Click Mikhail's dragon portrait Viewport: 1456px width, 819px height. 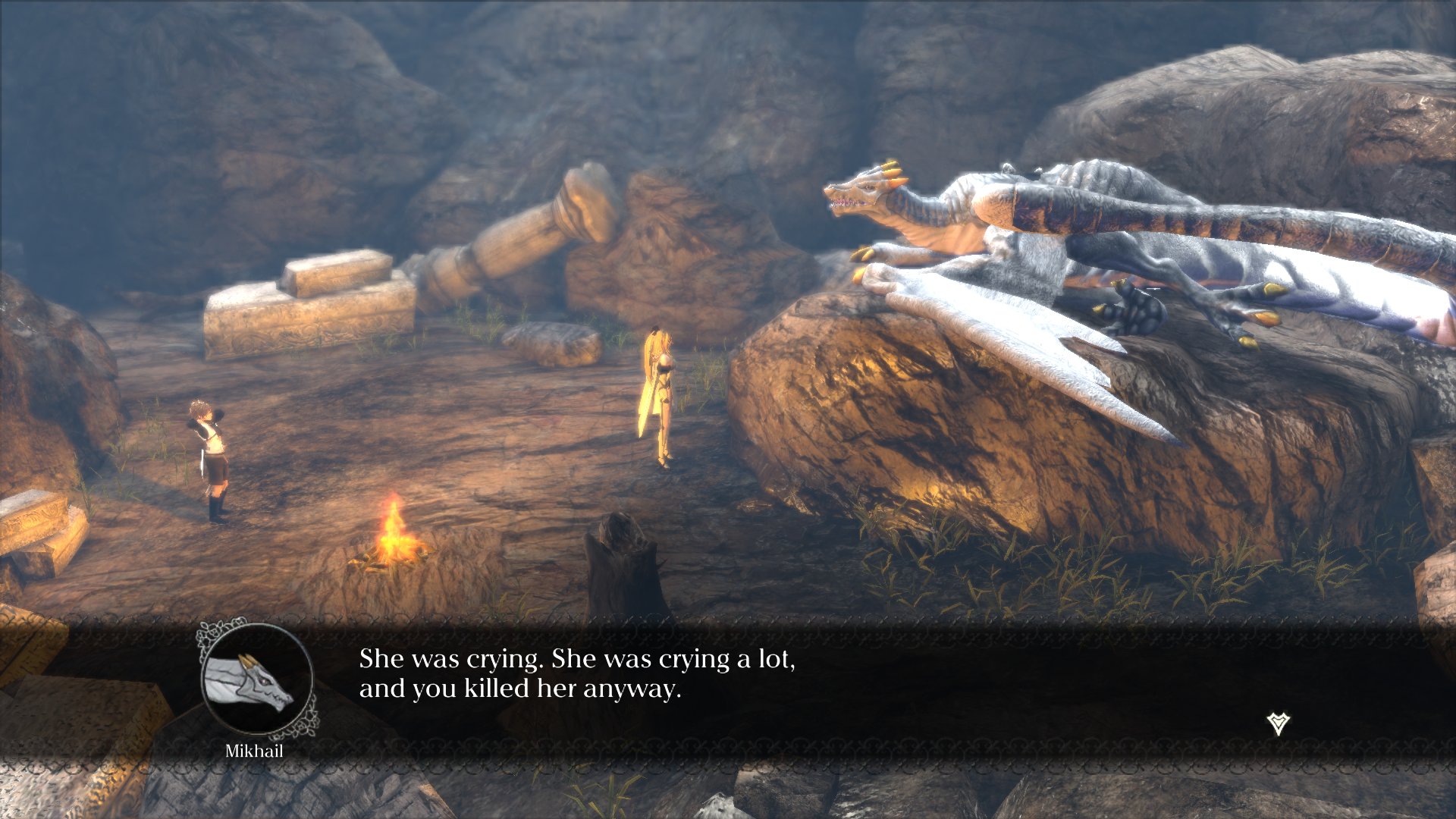pos(257,679)
